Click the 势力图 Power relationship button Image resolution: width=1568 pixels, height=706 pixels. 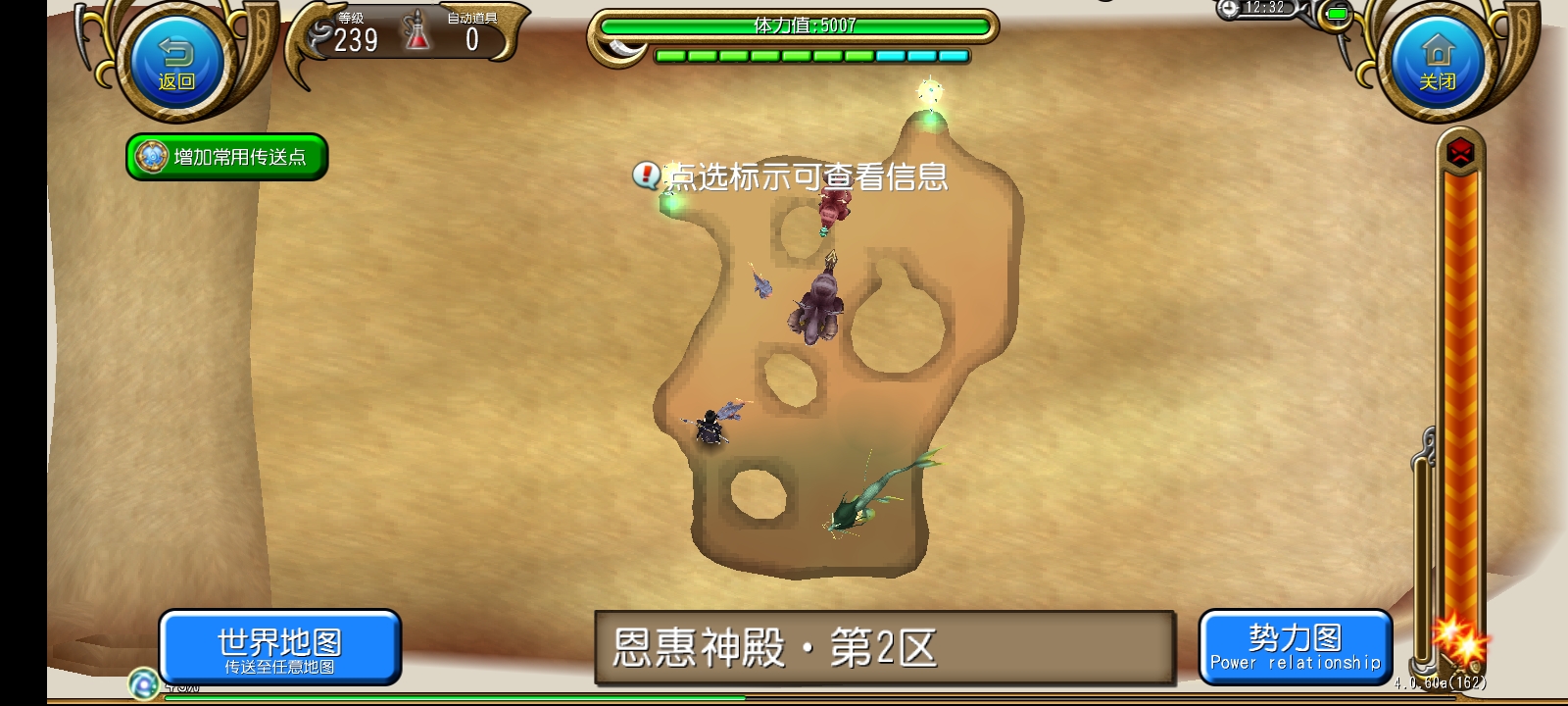(1296, 645)
